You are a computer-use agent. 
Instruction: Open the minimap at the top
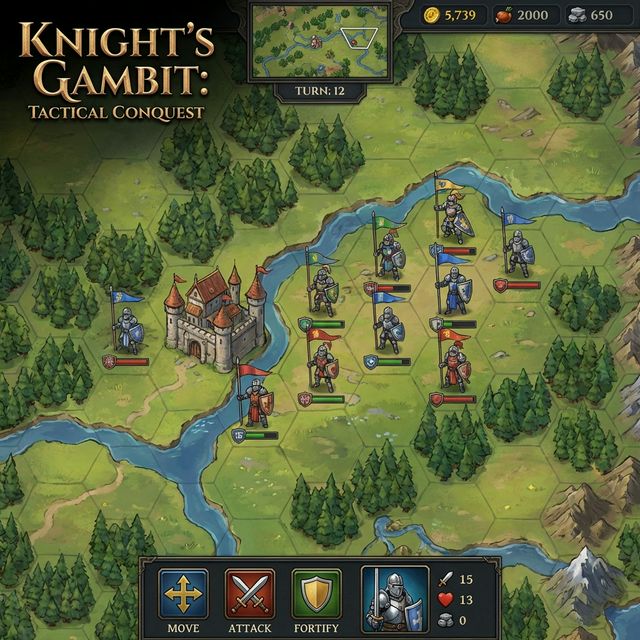click(319, 40)
